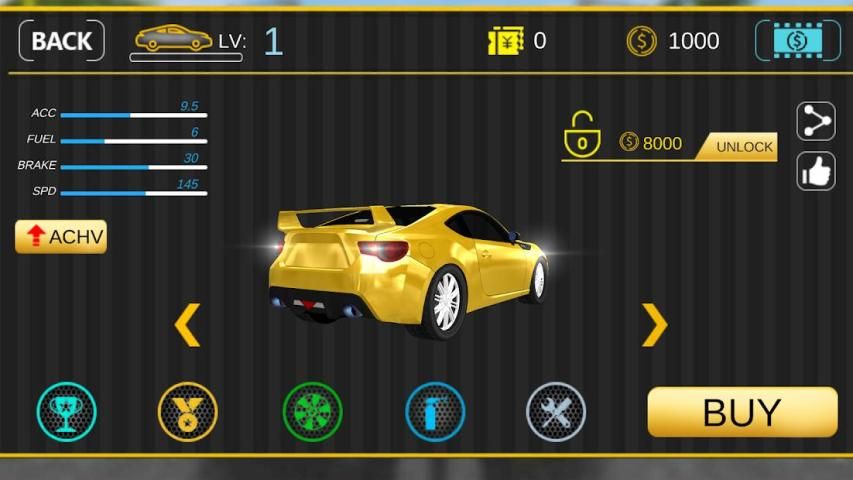This screenshot has width=853, height=480.
Task: Open the green wheel upgrade icon
Action: 312,412
